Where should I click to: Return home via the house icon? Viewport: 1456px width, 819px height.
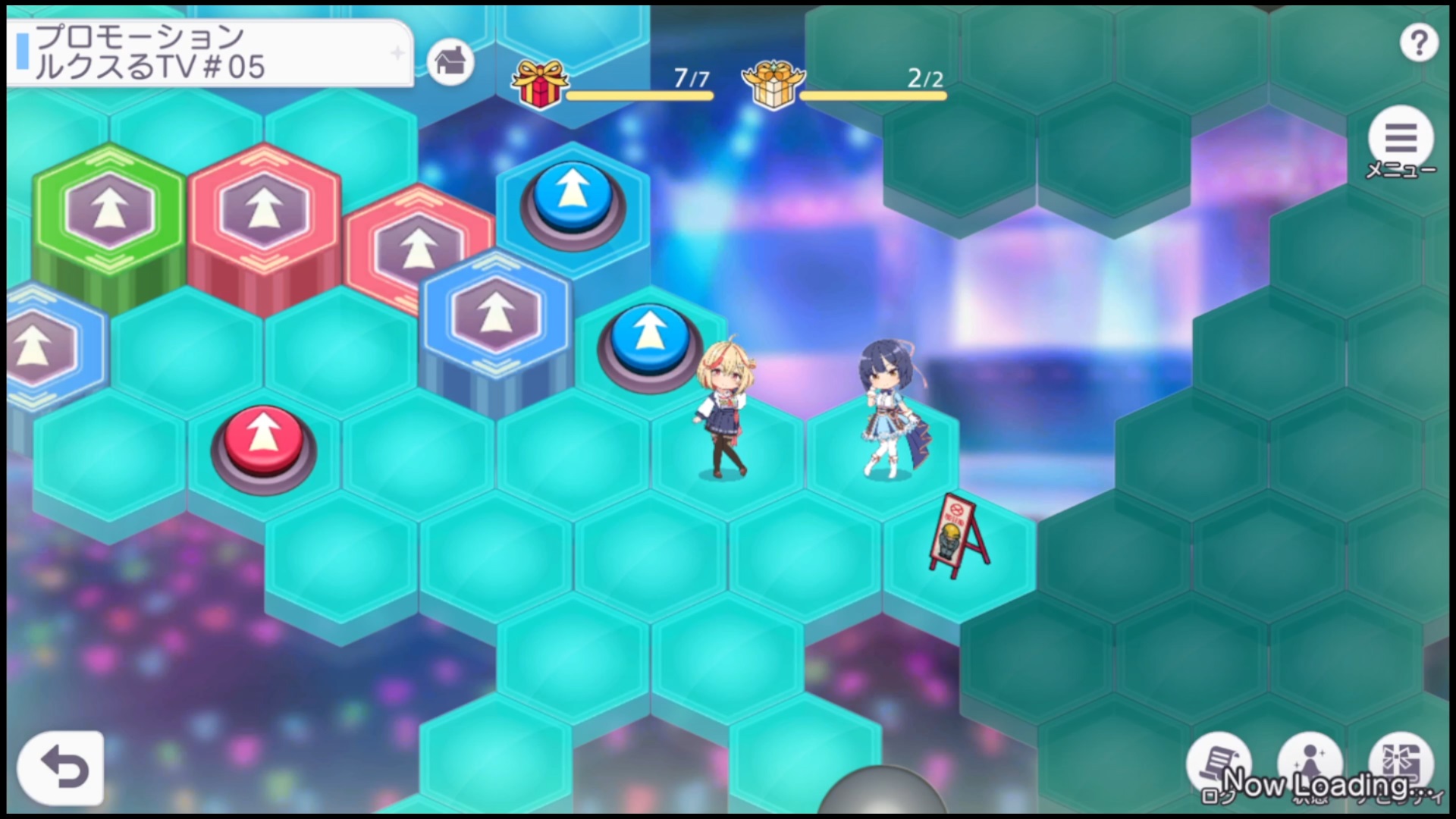coord(450,61)
